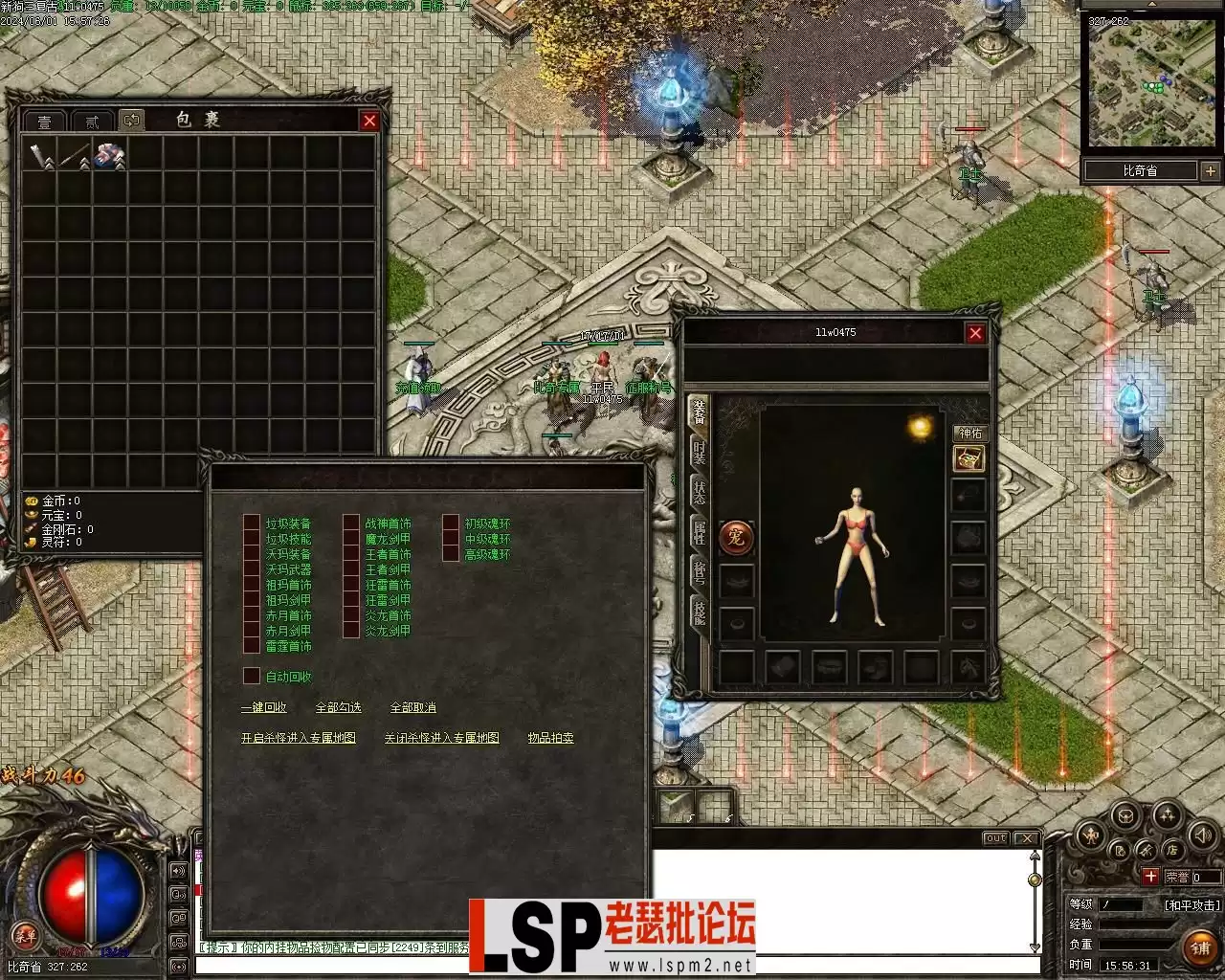Open the treasure chest icon under 神佑

tap(969, 459)
